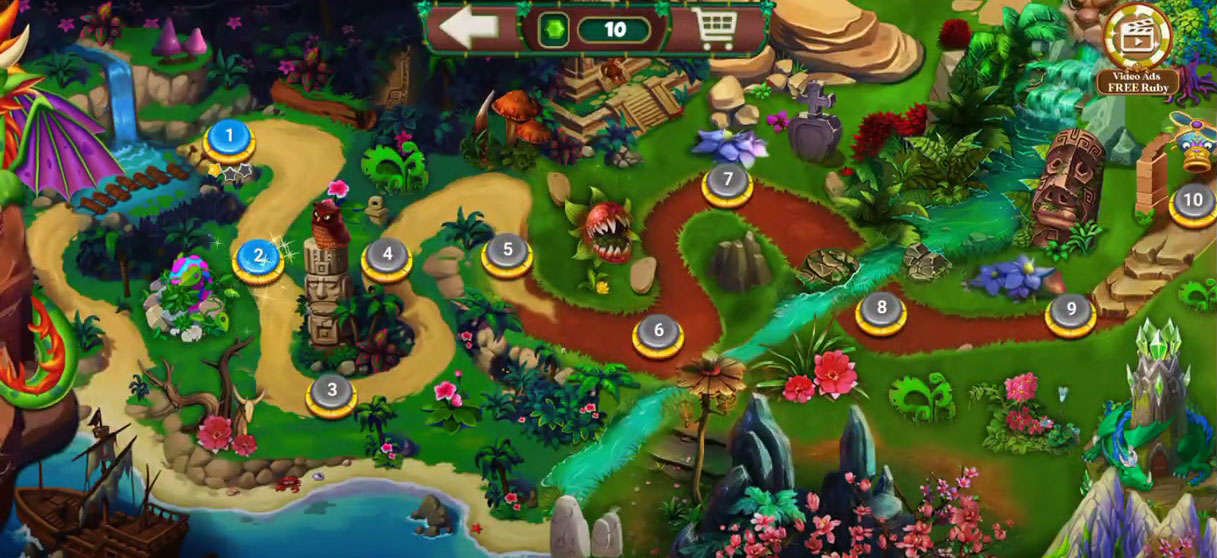This screenshot has width=1217, height=558.
Task: Click level 8 on the trail
Action: click(x=881, y=310)
